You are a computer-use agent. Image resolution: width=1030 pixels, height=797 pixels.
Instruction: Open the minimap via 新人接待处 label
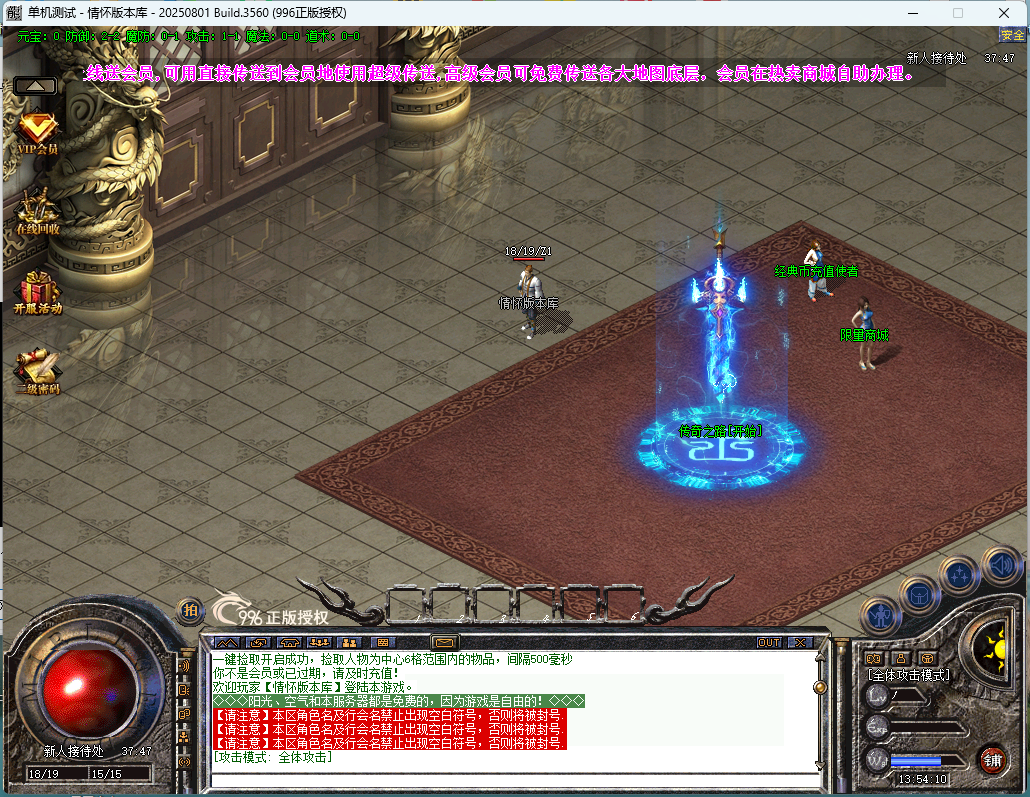coord(936,58)
